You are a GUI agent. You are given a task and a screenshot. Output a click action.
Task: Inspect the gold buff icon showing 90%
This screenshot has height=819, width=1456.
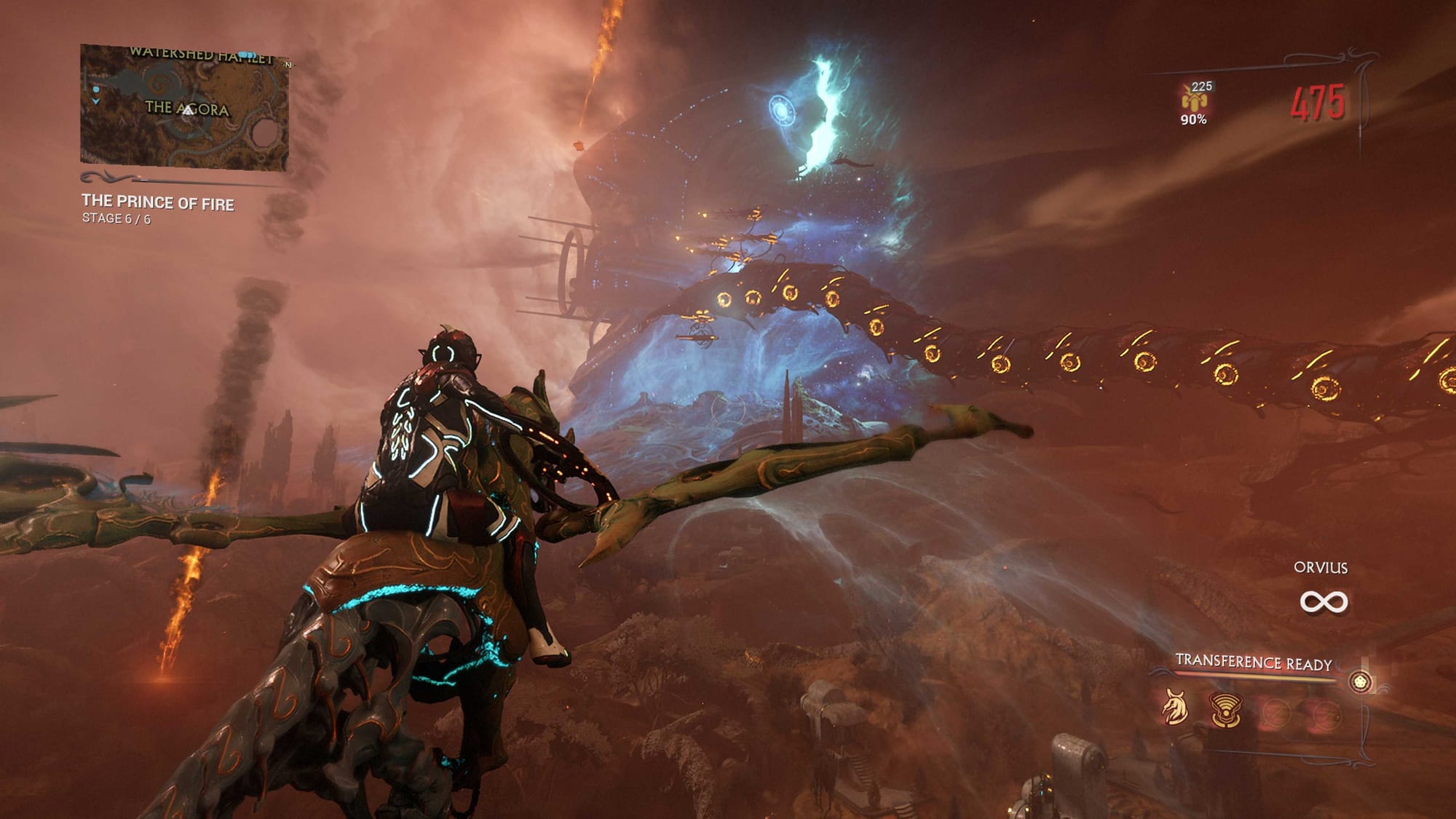[1194, 101]
